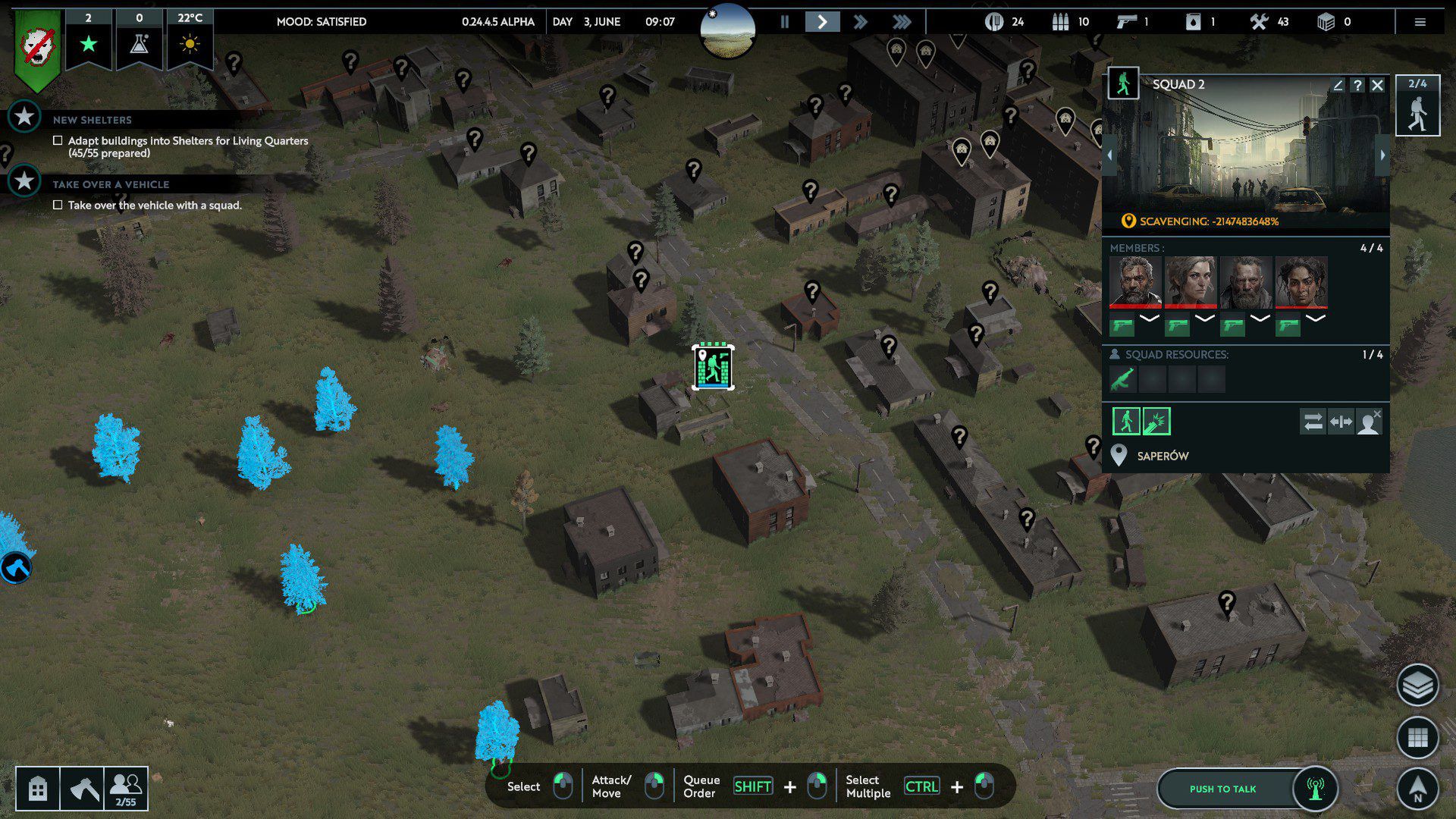
Task: Click the dismiss member icon with X
Action: [1370, 422]
